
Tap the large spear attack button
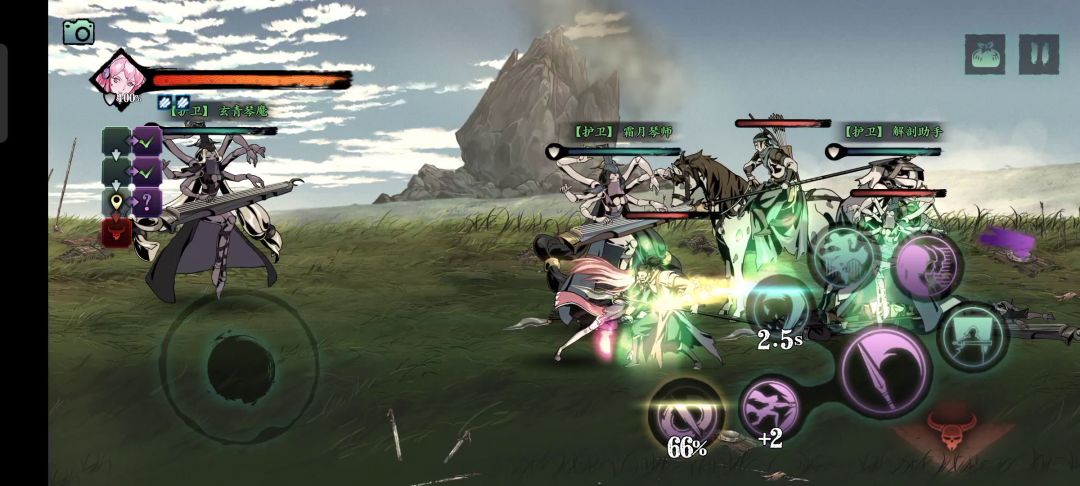pyautogui.click(x=885, y=371)
